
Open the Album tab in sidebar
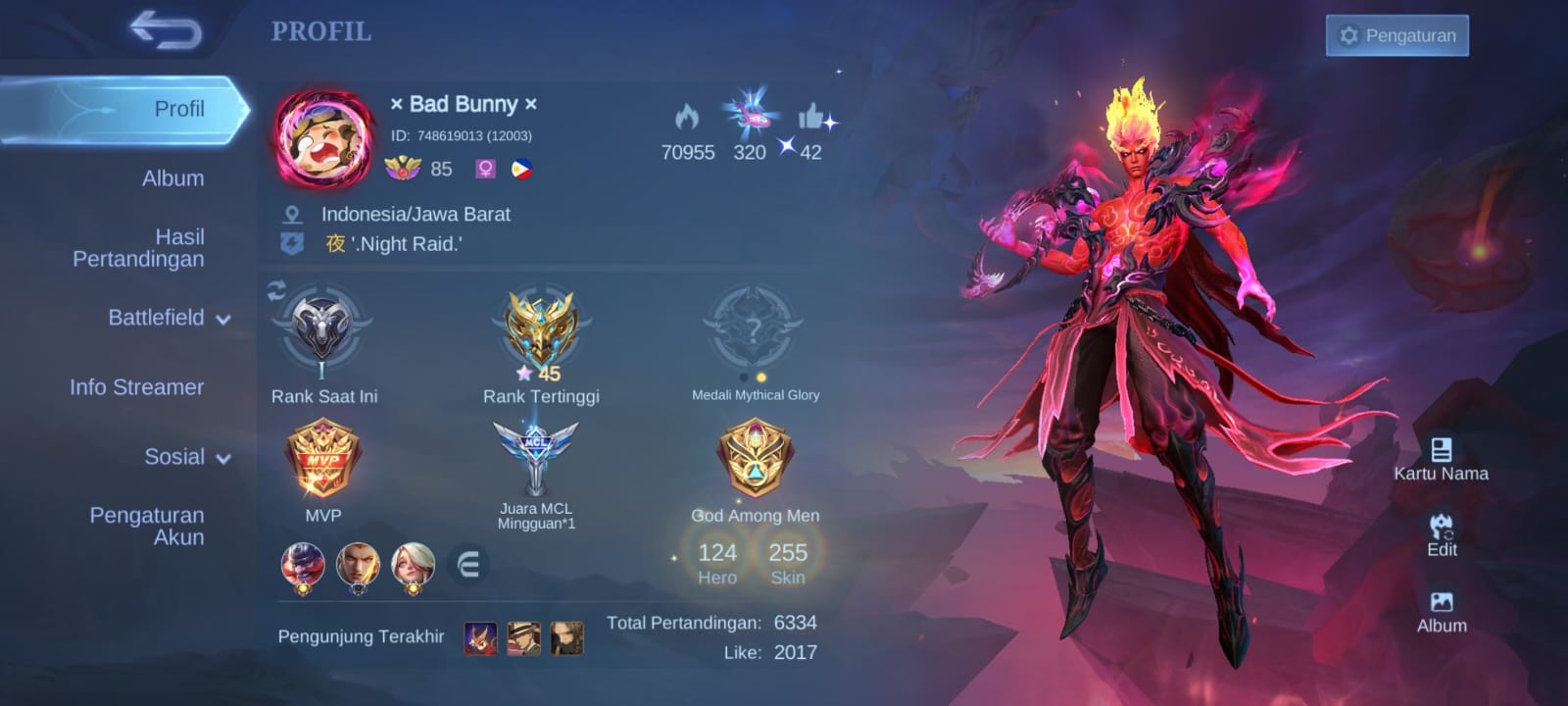172,178
